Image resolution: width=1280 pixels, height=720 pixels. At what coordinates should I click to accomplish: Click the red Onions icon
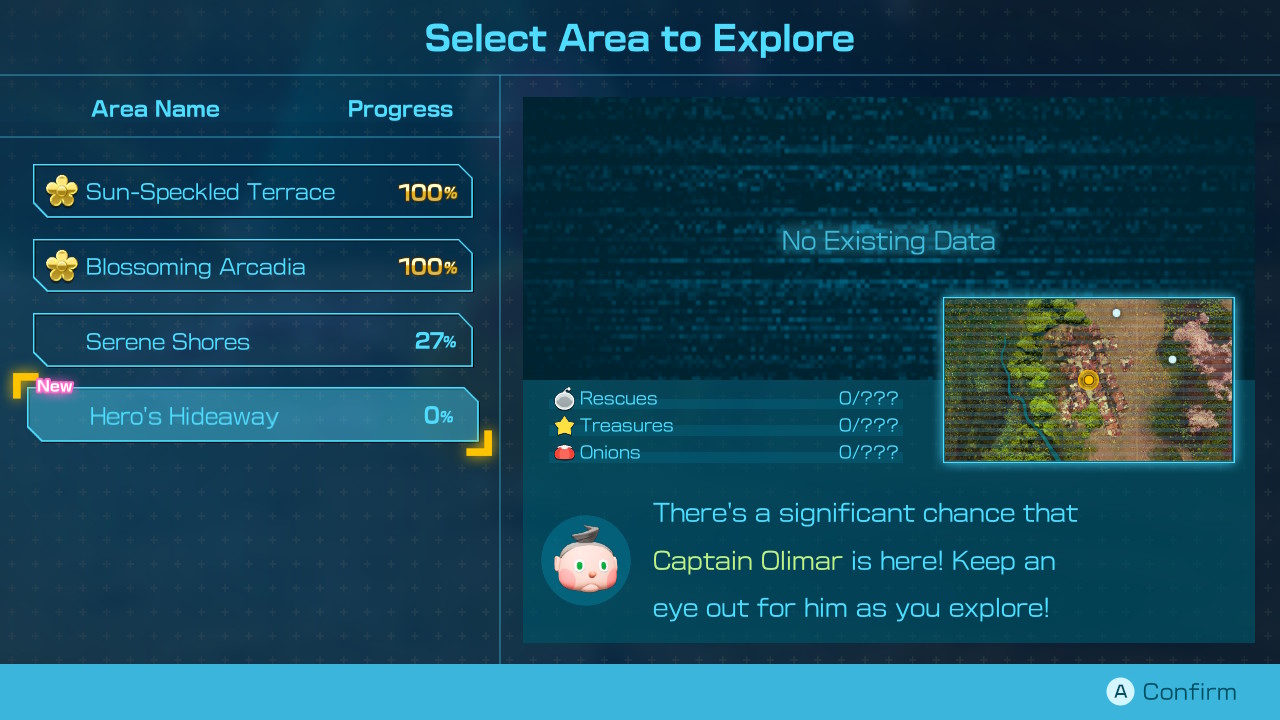tap(566, 451)
